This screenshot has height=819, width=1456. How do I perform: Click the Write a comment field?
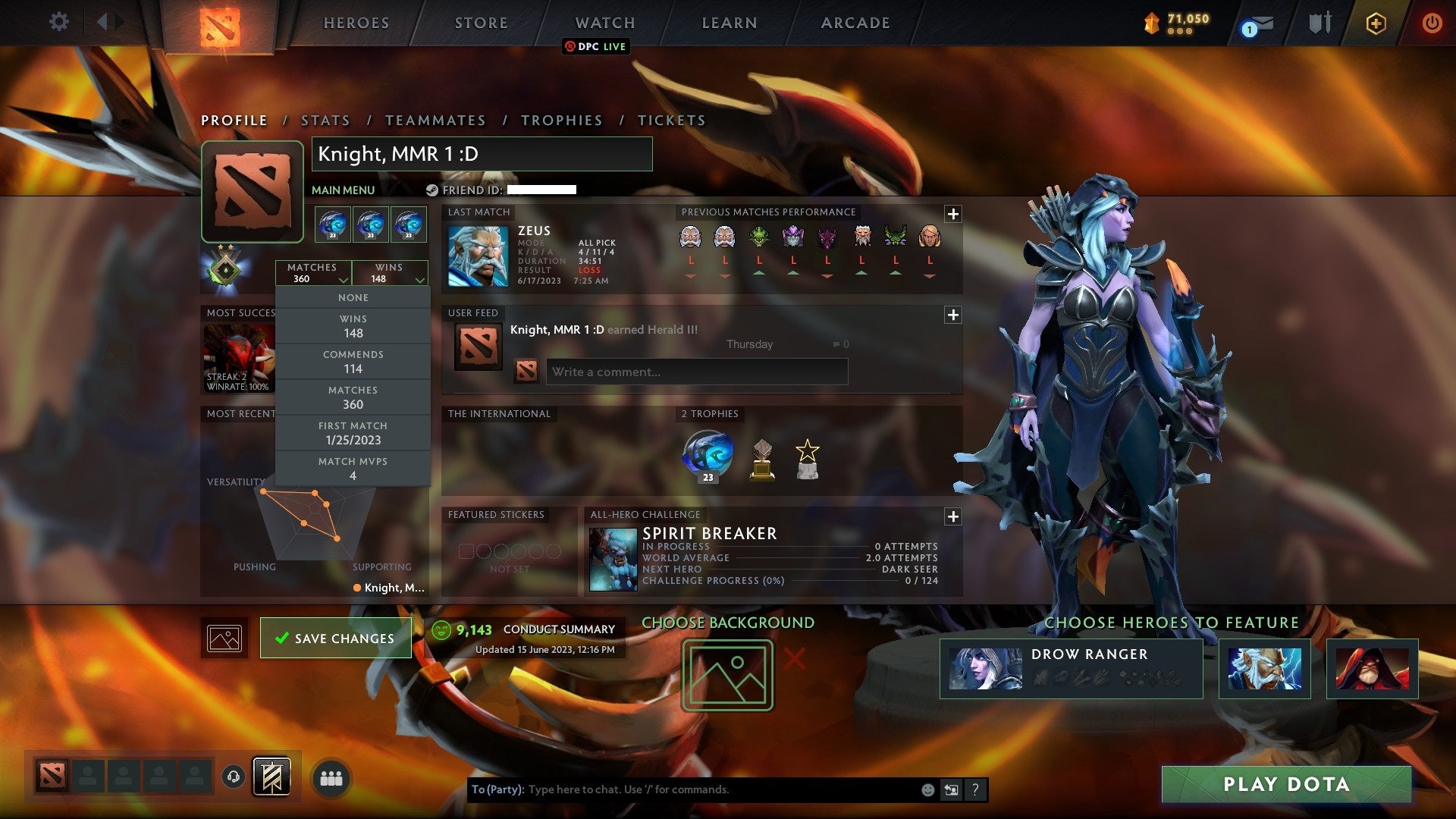(x=696, y=372)
